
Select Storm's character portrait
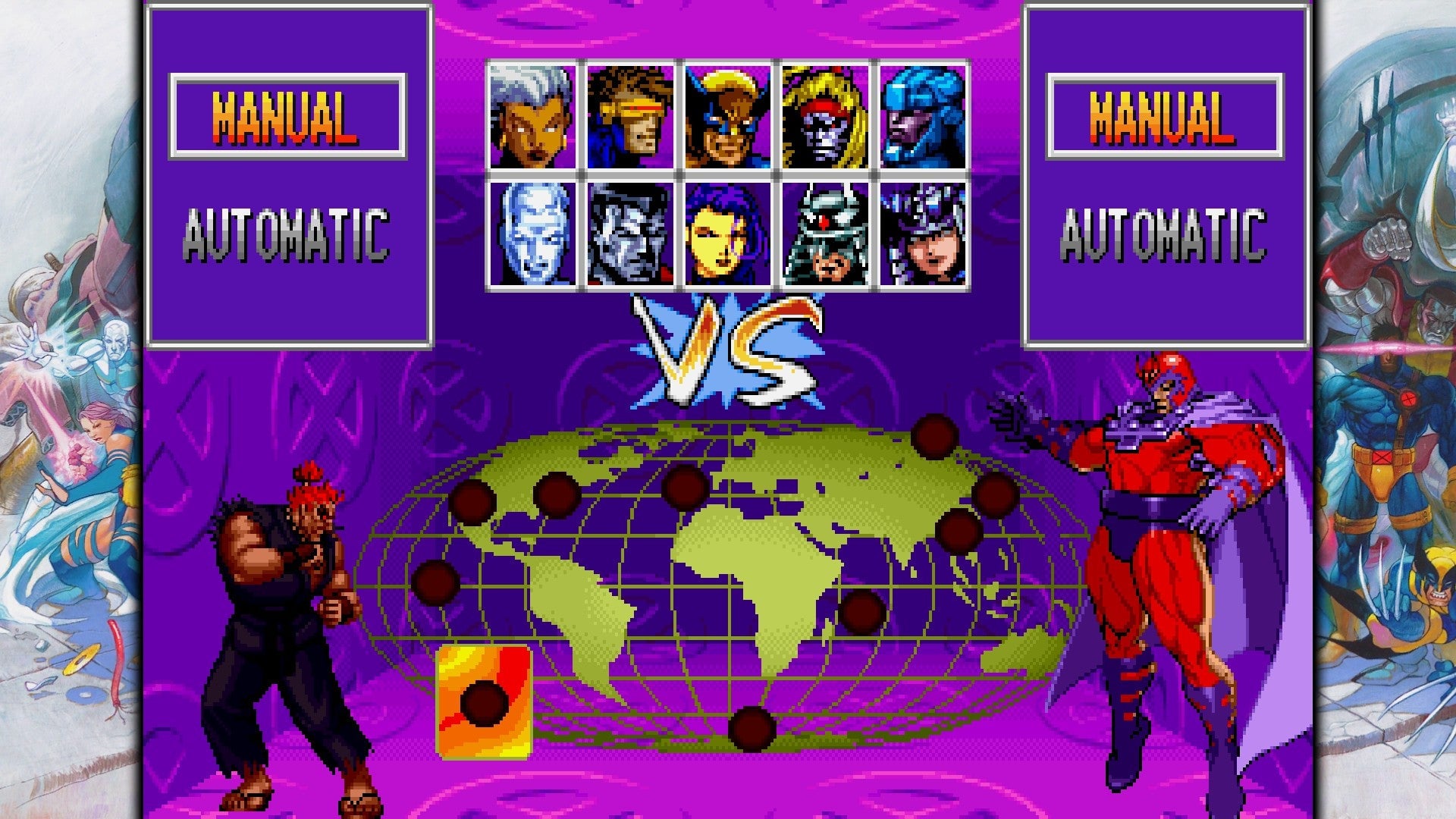535,114
